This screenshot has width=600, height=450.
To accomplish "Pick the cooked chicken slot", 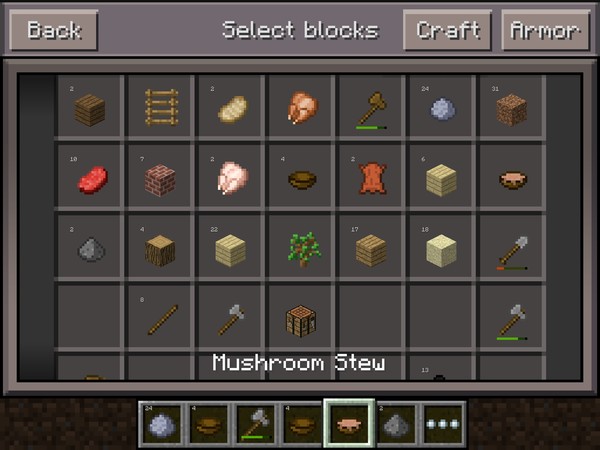I will [301, 108].
